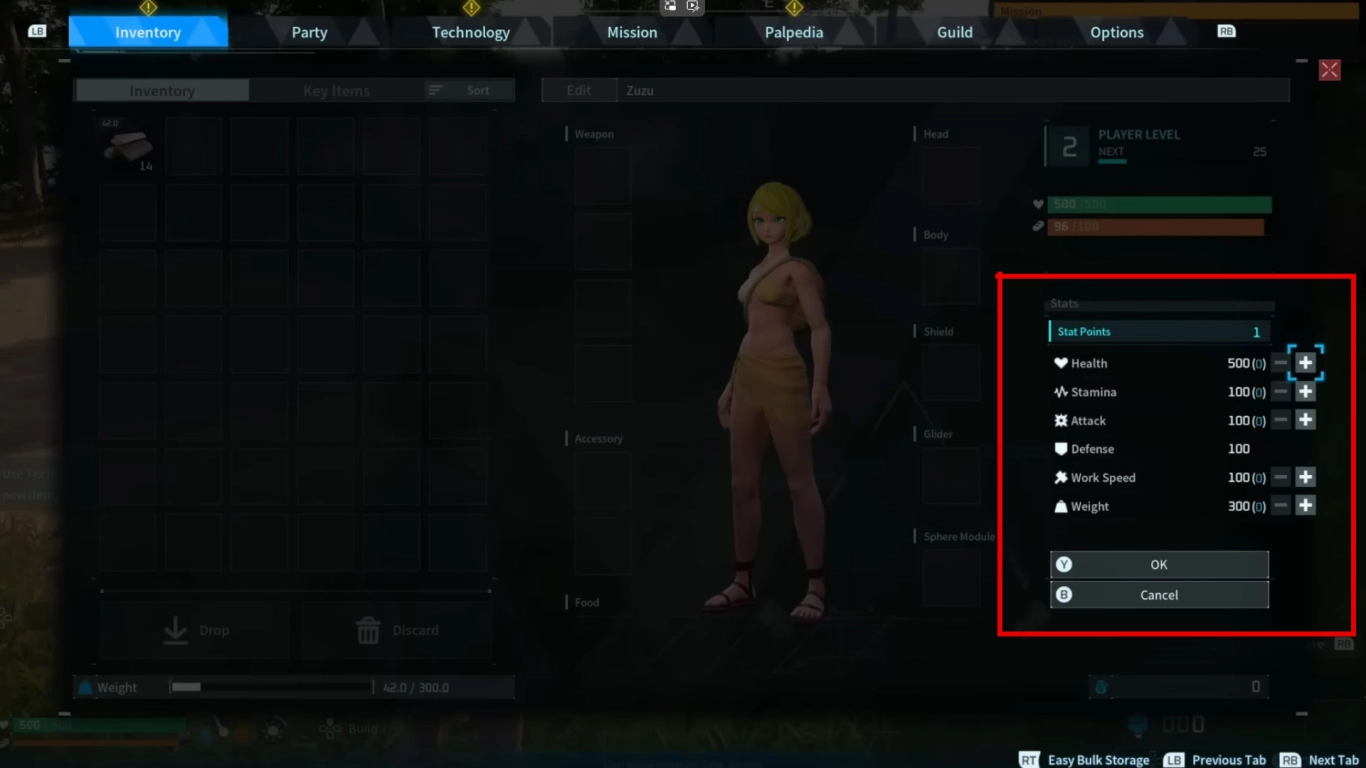Open the Party tab

click(x=308, y=31)
